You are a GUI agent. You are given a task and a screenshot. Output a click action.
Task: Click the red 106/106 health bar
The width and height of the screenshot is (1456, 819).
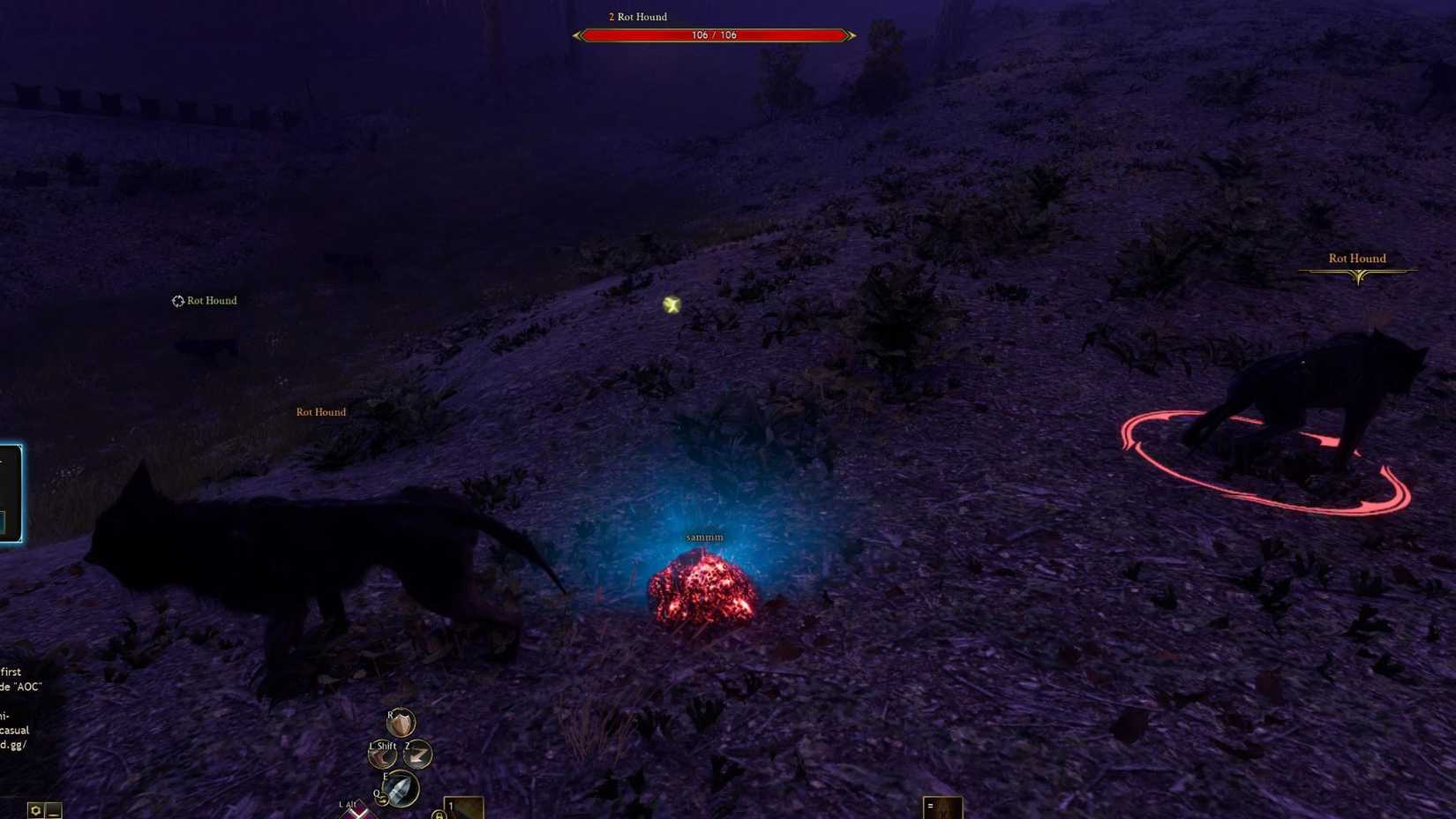point(715,35)
